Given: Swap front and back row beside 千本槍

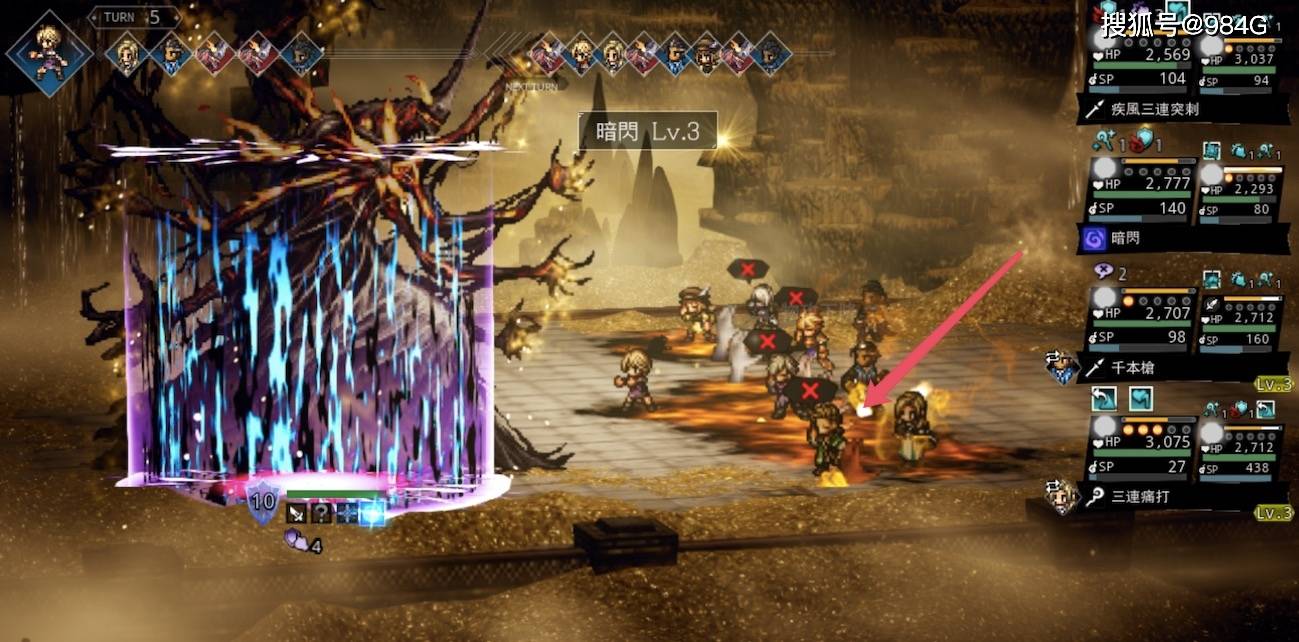Looking at the screenshot, I should [x=1061, y=367].
